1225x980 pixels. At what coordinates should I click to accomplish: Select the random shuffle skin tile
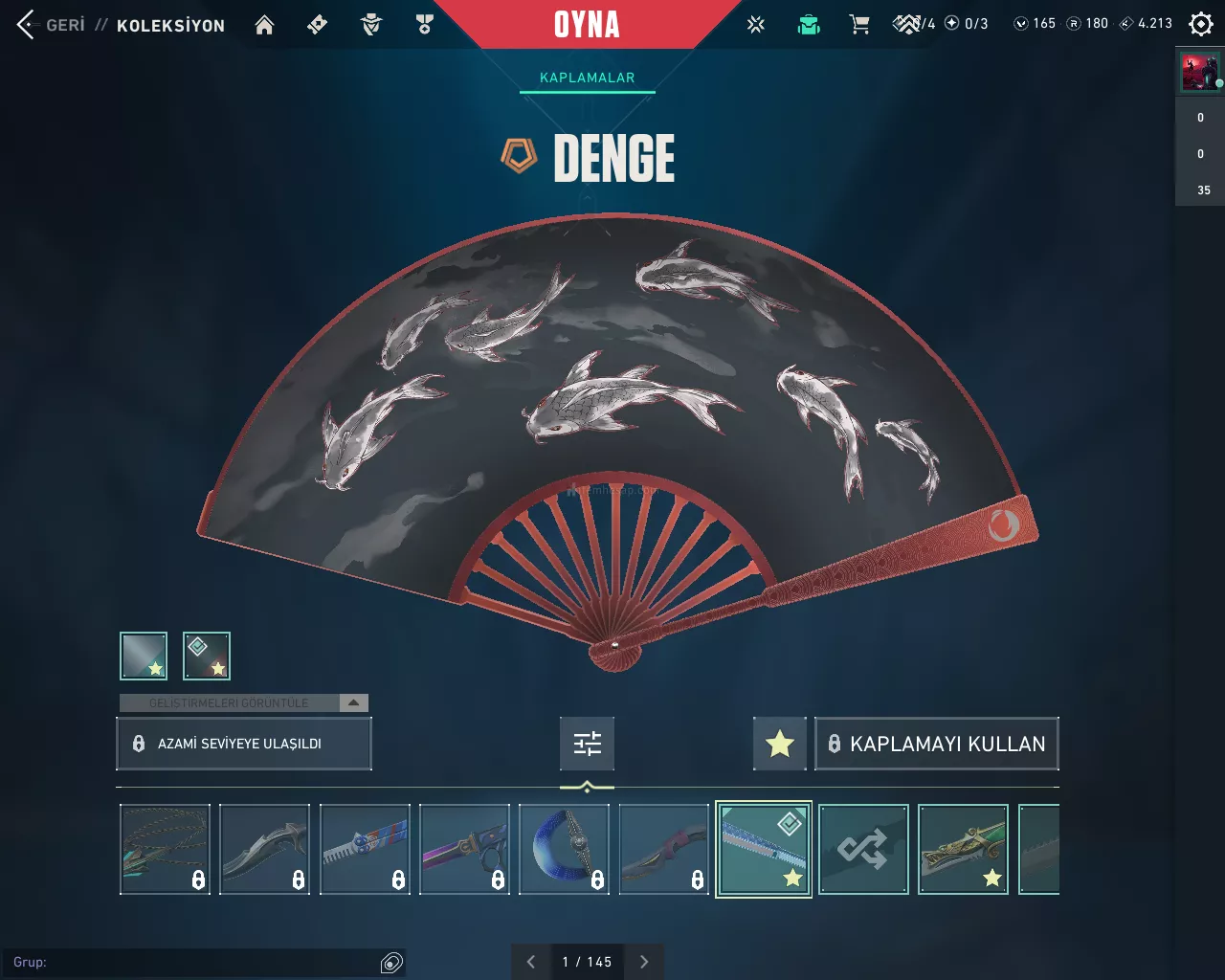[863, 849]
